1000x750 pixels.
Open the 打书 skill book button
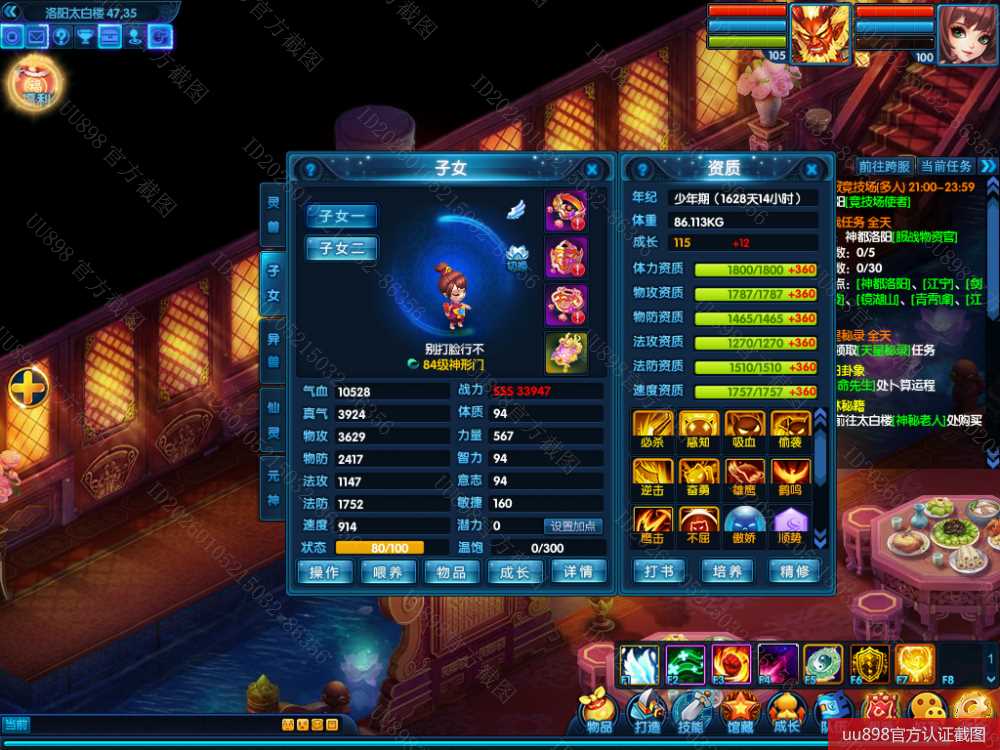[x=659, y=572]
